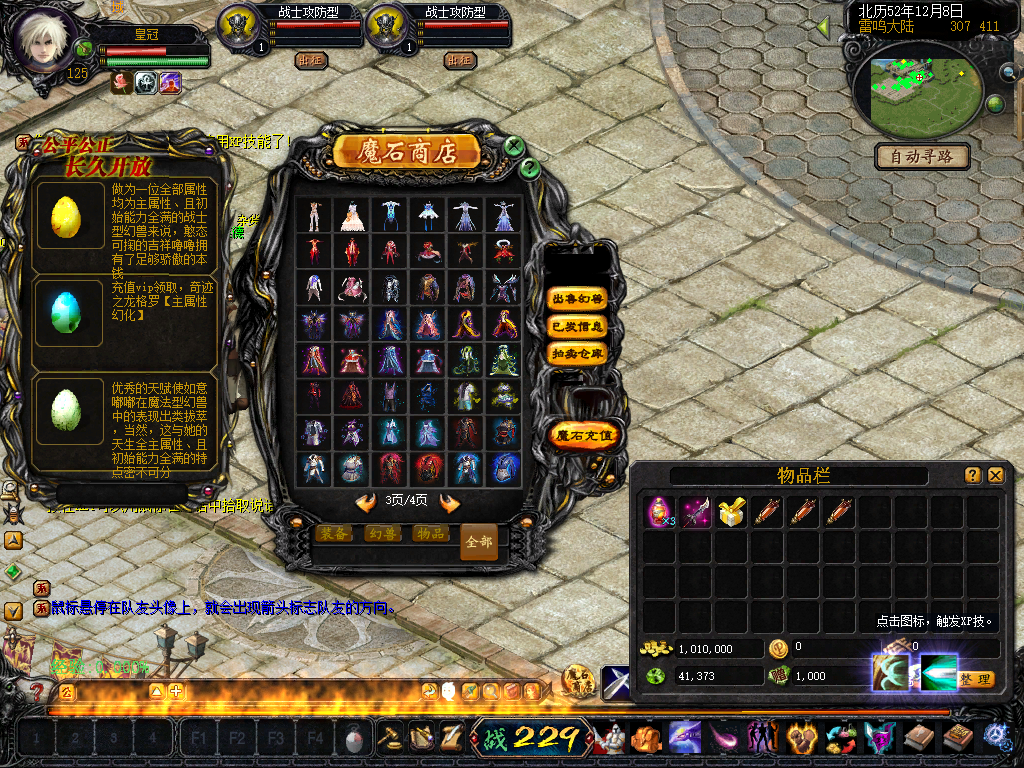Switch to the 幻兽 tab

tap(383, 533)
